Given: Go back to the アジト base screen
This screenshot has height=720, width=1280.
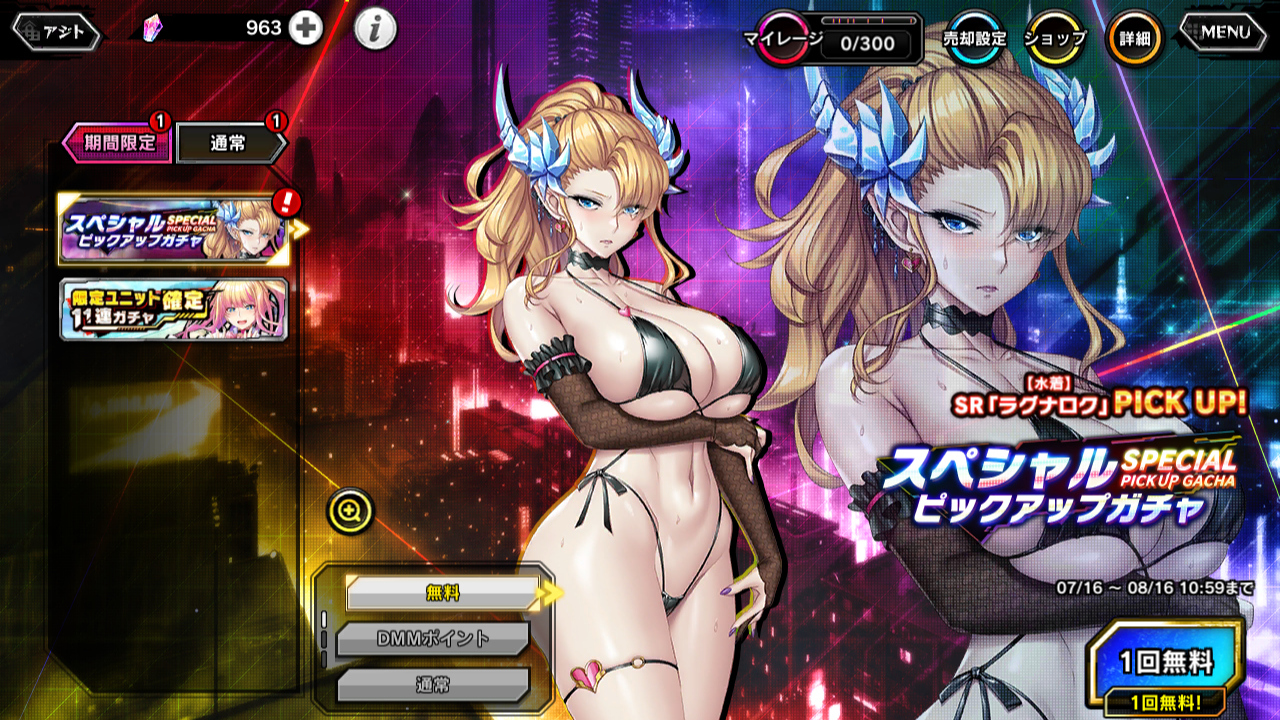Looking at the screenshot, I should [x=56, y=32].
